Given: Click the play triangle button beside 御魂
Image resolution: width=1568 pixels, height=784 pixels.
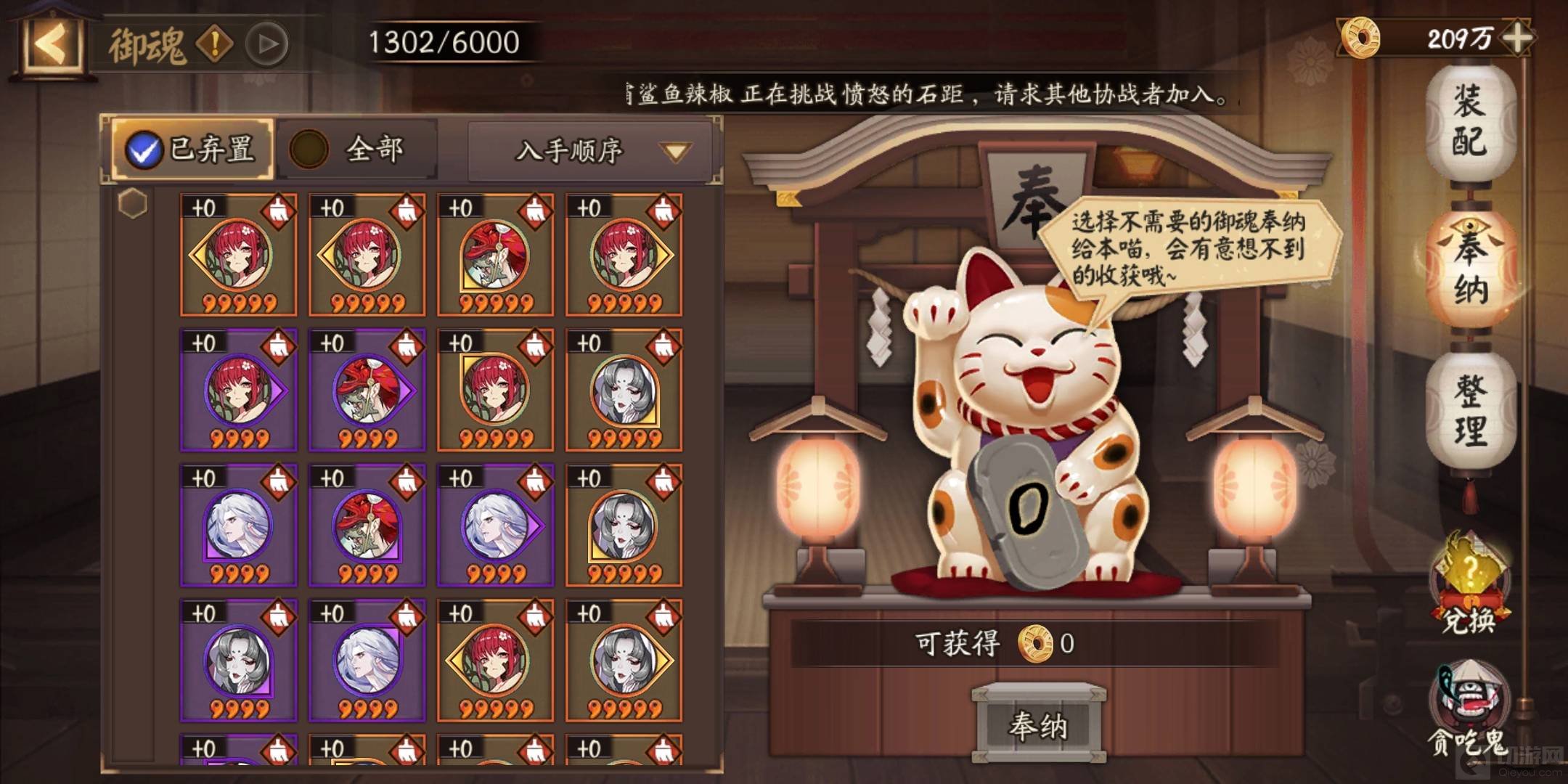Looking at the screenshot, I should click(266, 44).
